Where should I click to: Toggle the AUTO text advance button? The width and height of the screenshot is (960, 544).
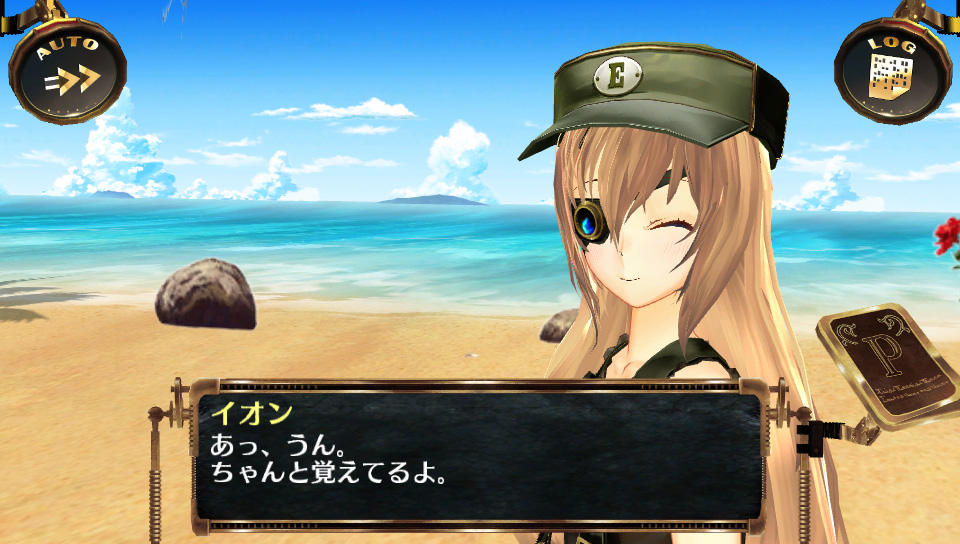[67, 69]
